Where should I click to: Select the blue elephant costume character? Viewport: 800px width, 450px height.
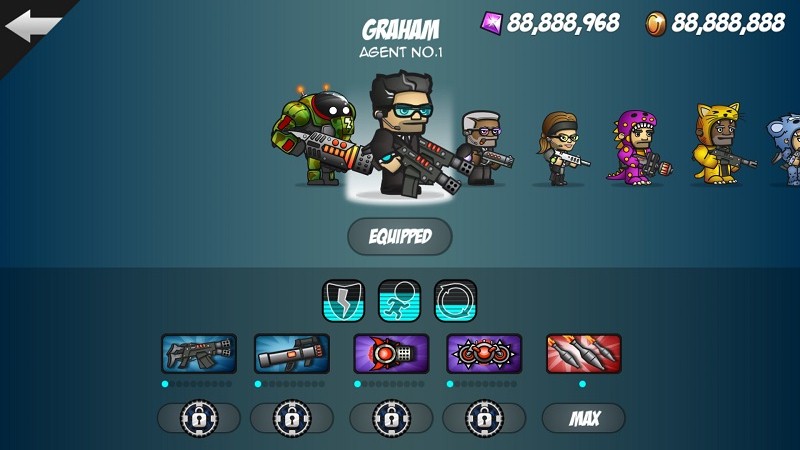click(785, 149)
